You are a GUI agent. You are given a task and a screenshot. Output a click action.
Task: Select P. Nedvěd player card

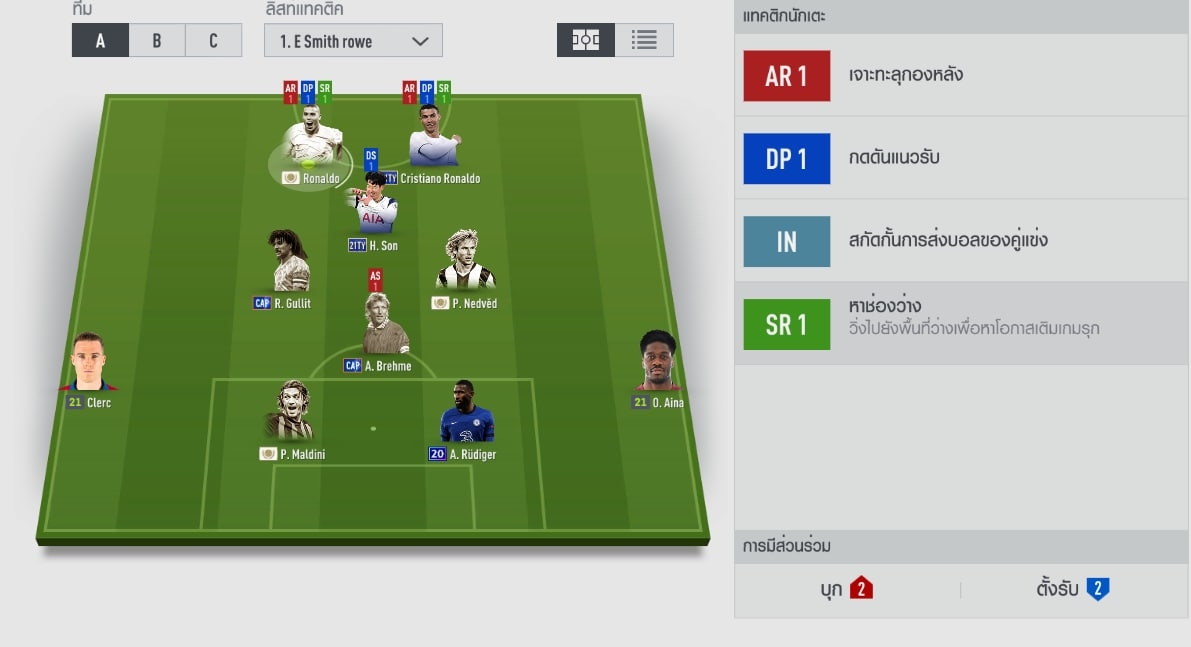[x=465, y=265]
